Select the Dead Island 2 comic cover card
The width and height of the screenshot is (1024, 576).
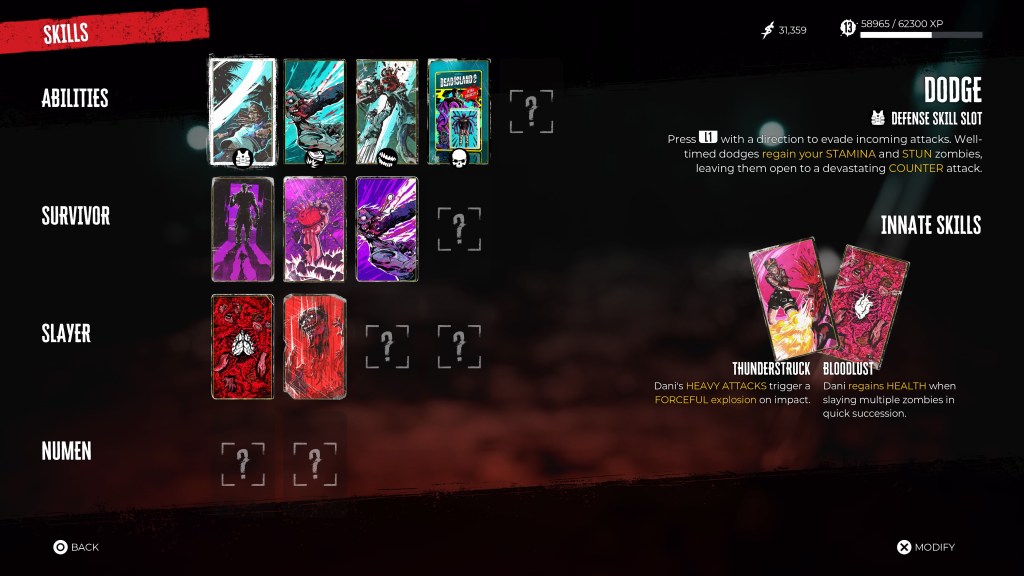click(x=458, y=109)
